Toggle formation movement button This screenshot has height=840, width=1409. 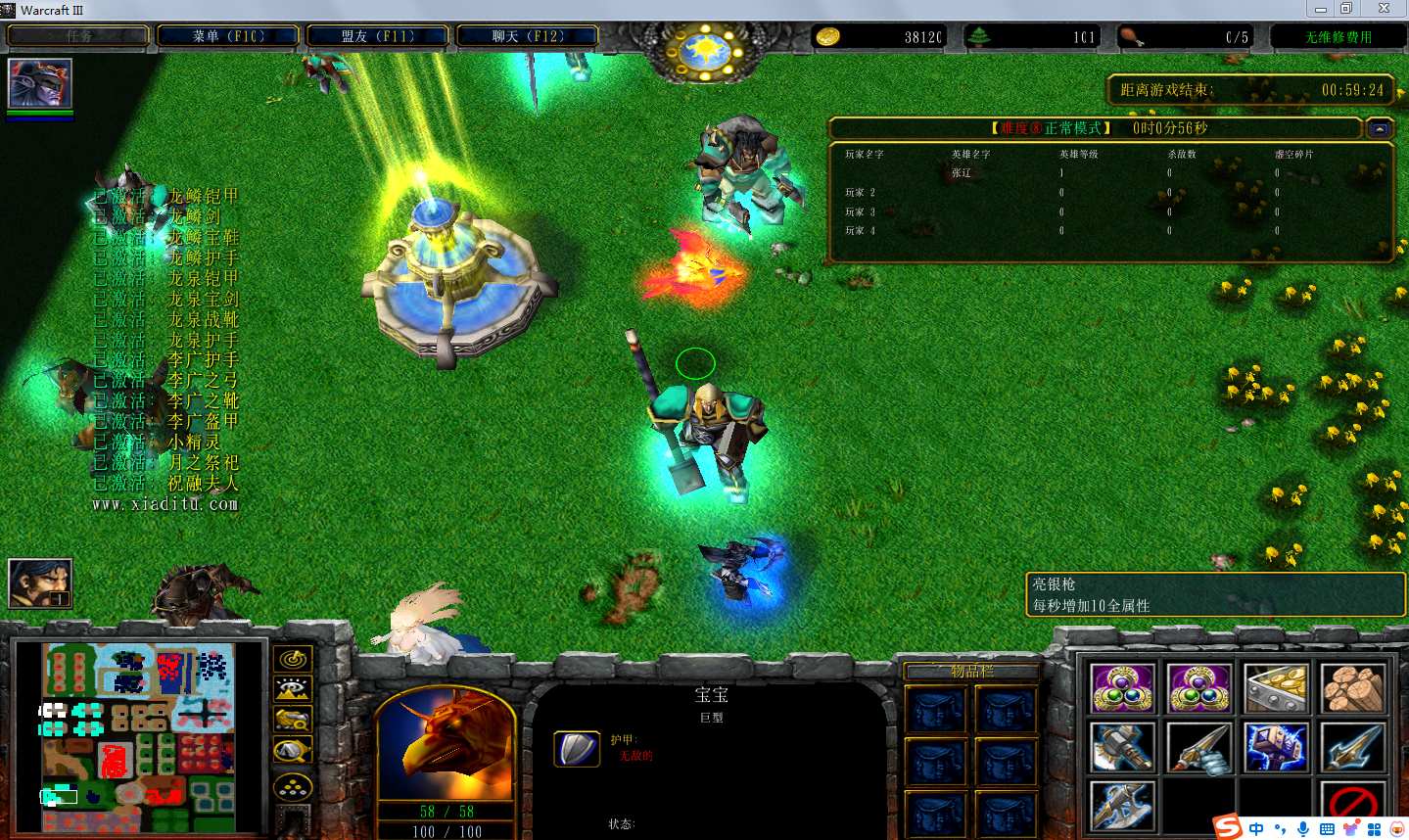(x=293, y=786)
